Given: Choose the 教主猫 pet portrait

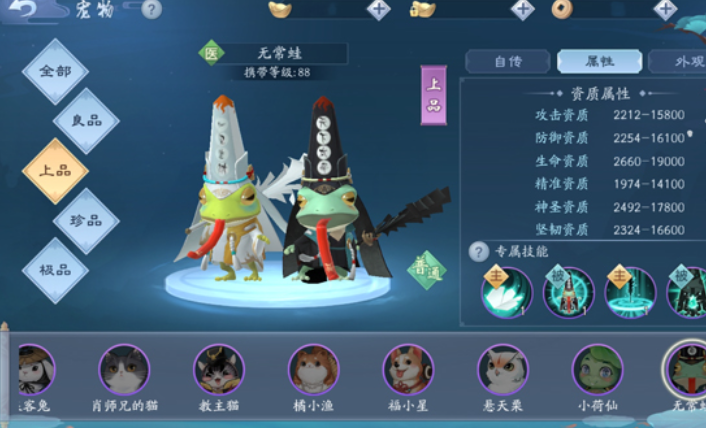Looking at the screenshot, I should [x=219, y=372].
